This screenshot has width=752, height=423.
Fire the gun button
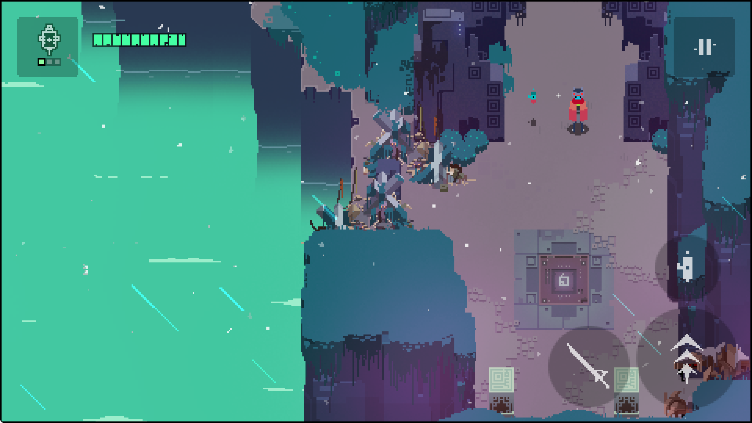pos(686,267)
